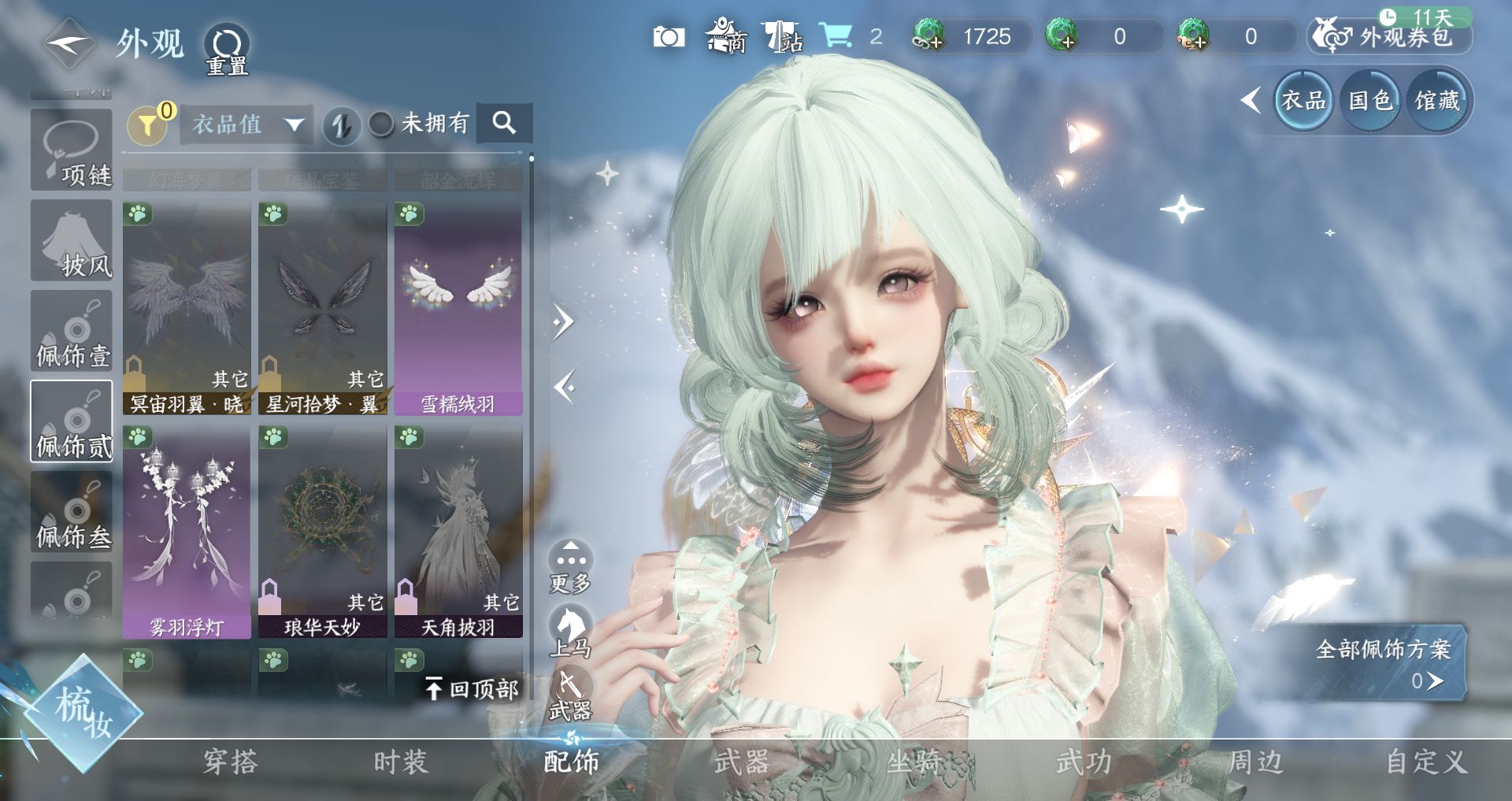Toggle the 未拥有 filter
1512x801 pixels.
tap(383, 124)
